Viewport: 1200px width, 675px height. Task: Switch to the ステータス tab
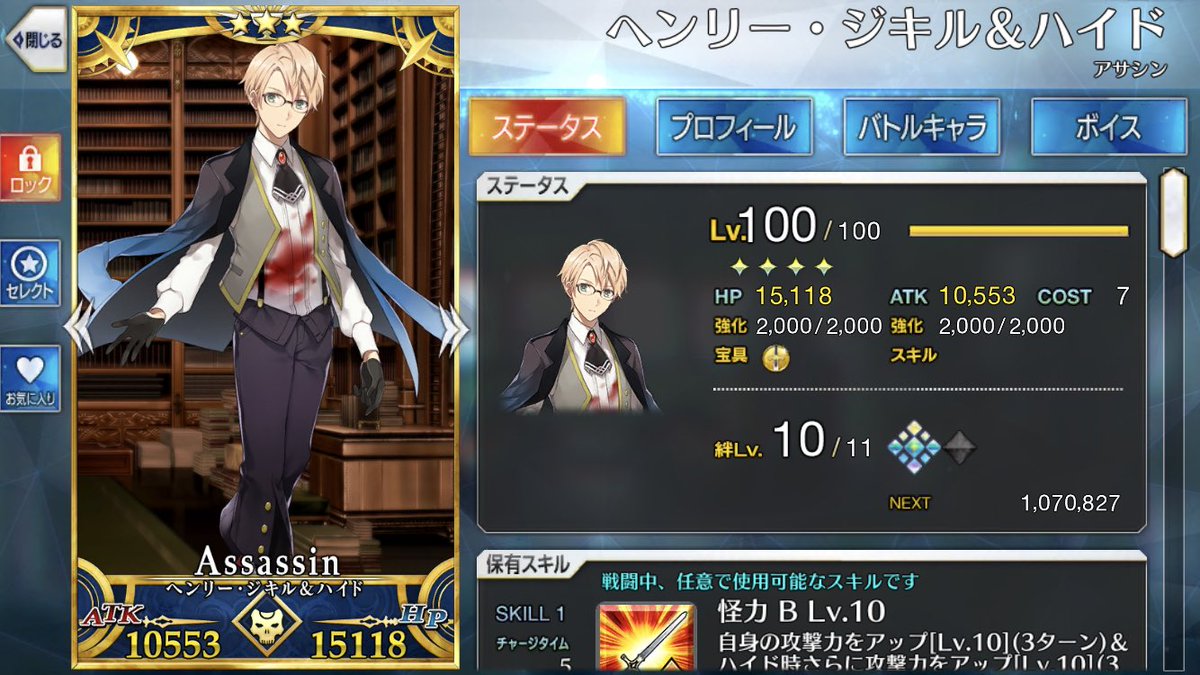coord(547,127)
